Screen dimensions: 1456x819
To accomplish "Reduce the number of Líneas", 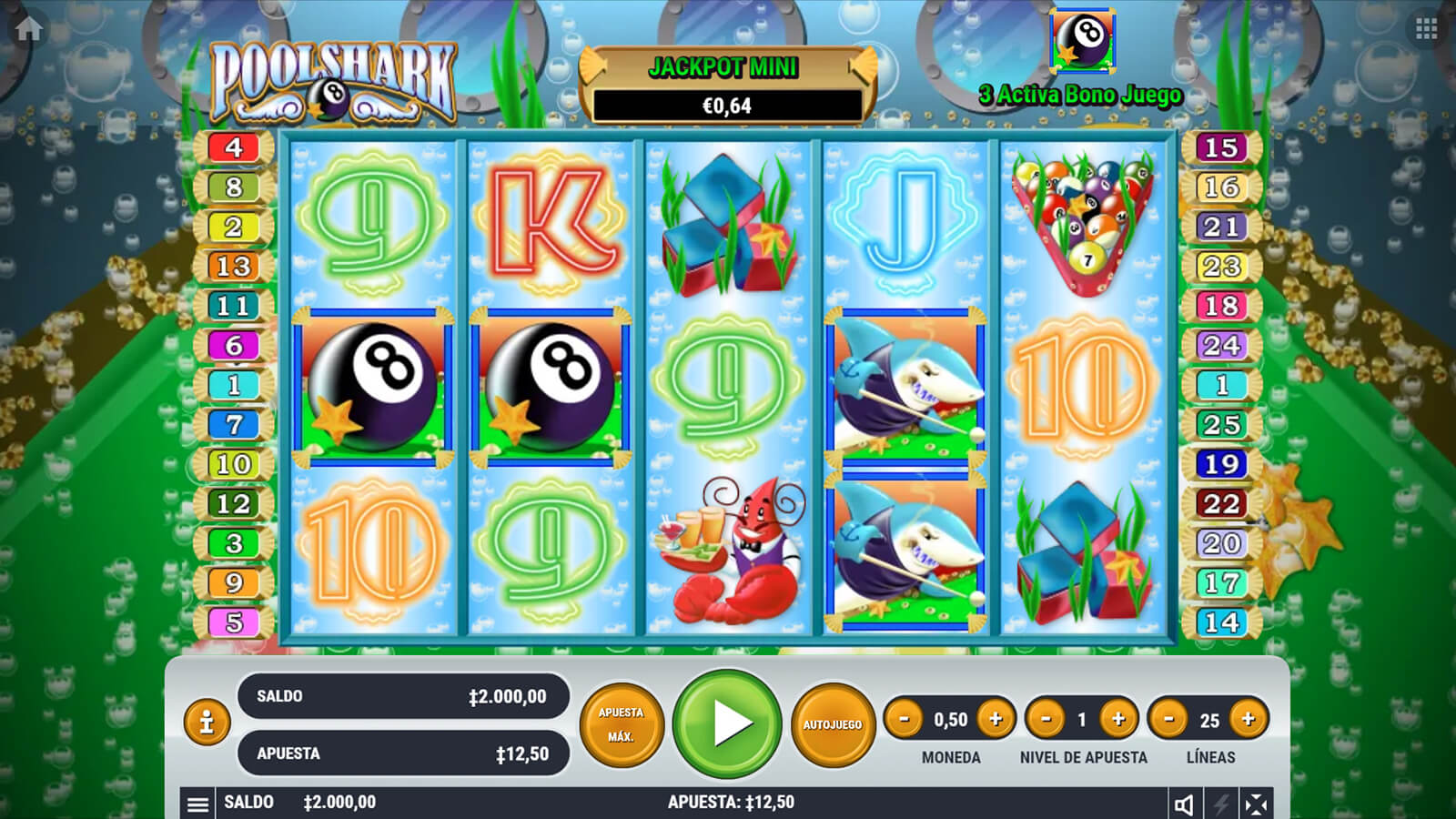I will [x=1169, y=719].
